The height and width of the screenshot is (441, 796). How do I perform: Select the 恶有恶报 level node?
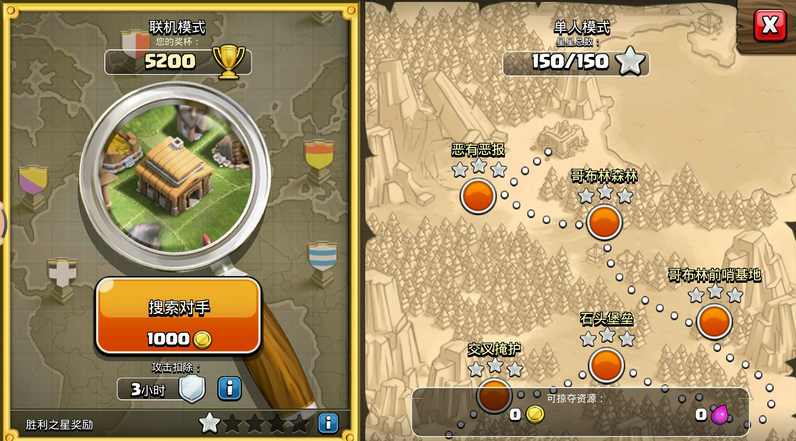pos(478,195)
